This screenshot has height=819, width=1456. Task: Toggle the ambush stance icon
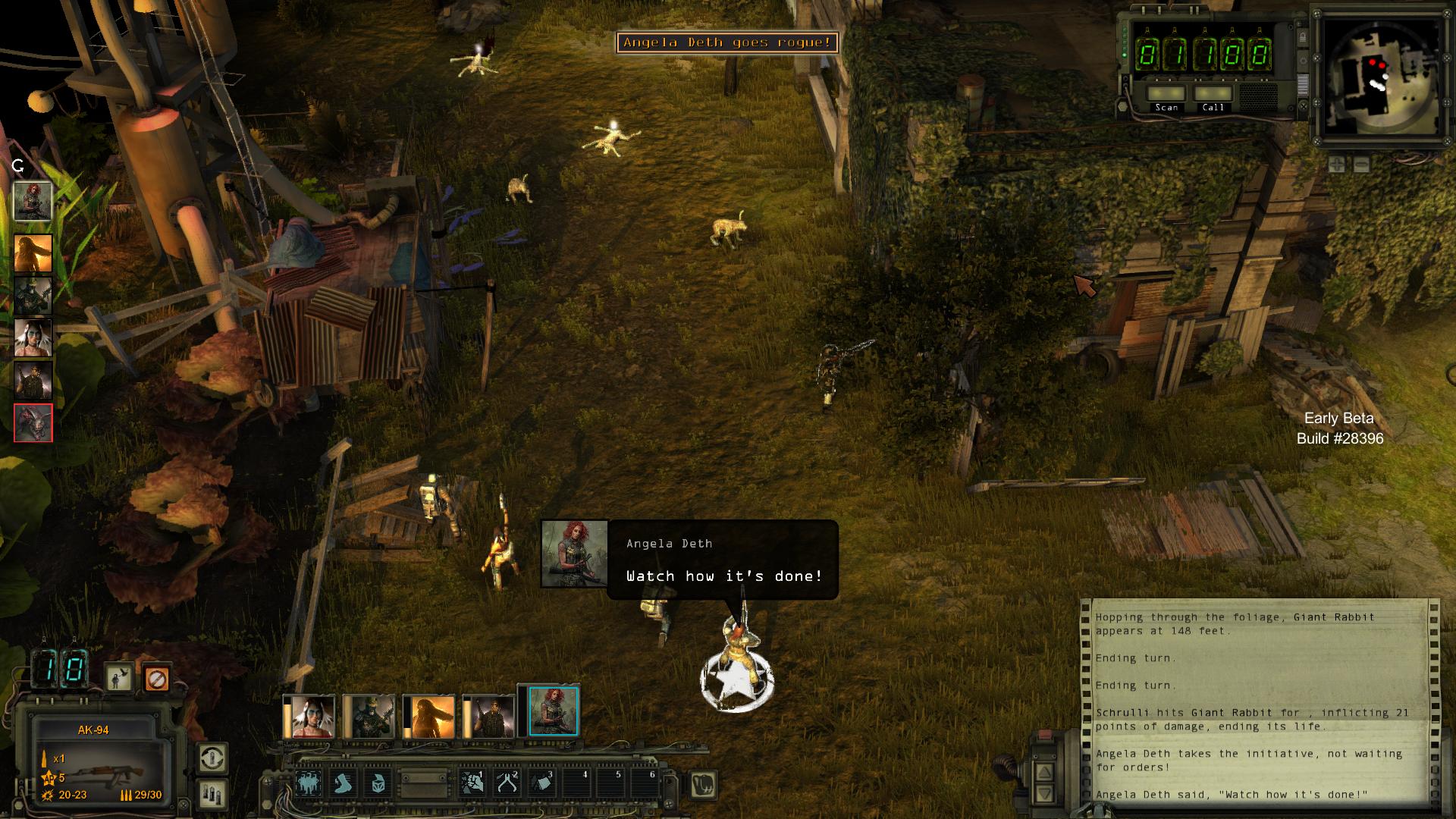pyautogui.click(x=118, y=679)
